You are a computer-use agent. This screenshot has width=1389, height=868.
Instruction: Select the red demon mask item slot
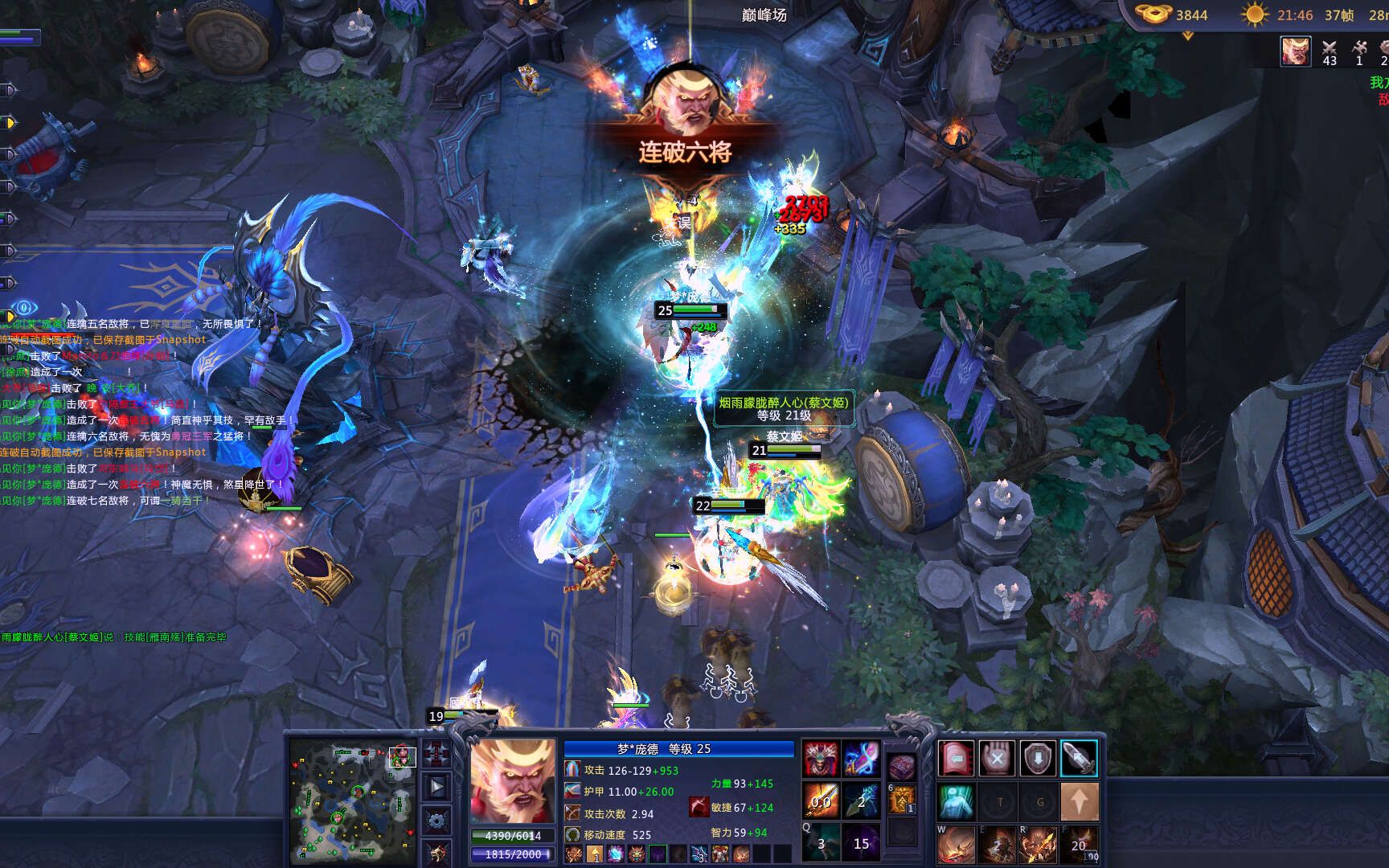pos(821,759)
